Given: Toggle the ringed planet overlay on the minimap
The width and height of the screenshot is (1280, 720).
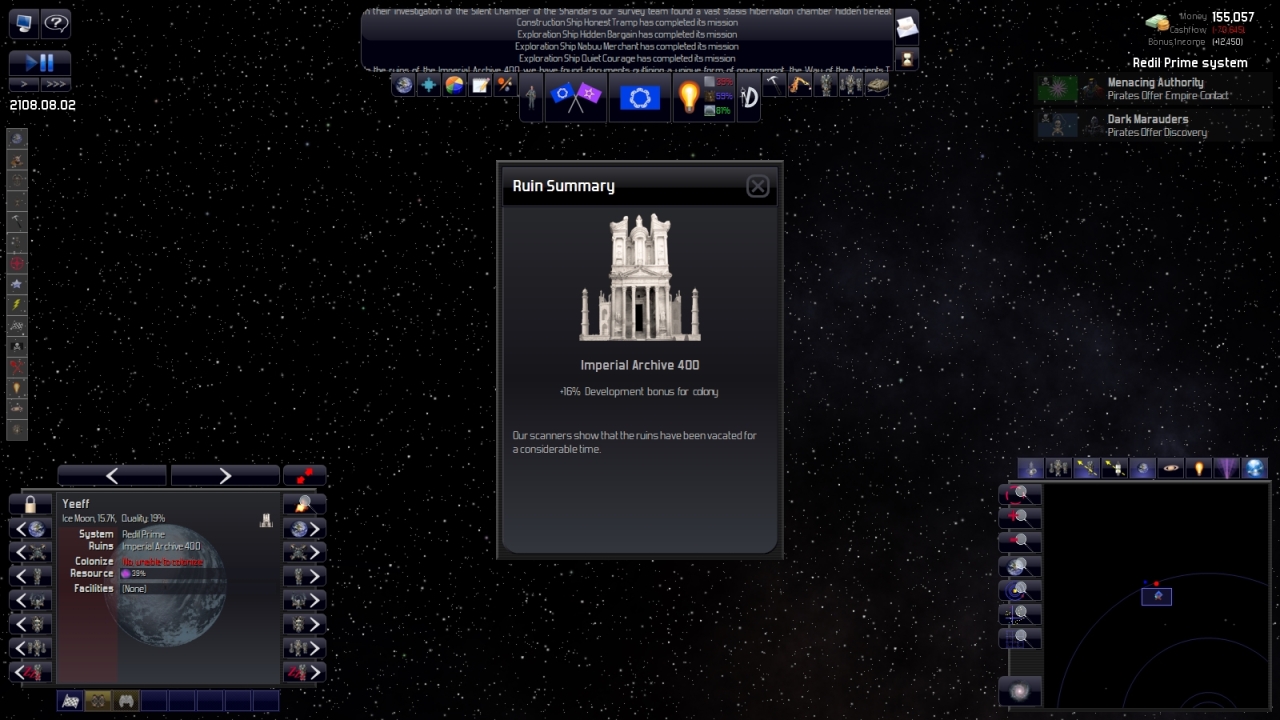Looking at the screenshot, I should (x=1170, y=467).
